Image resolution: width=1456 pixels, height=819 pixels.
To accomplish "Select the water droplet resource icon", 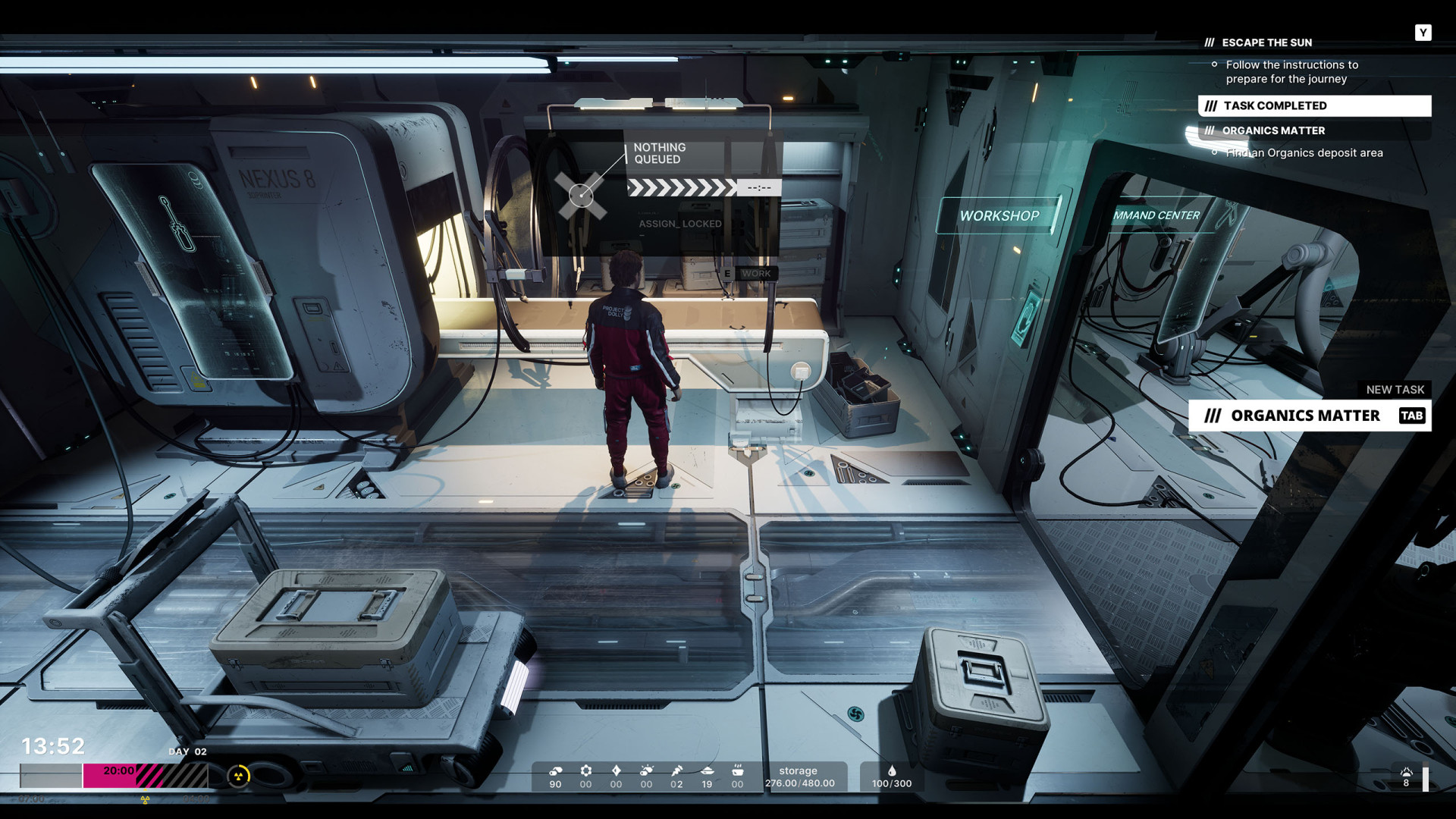I will (892, 771).
